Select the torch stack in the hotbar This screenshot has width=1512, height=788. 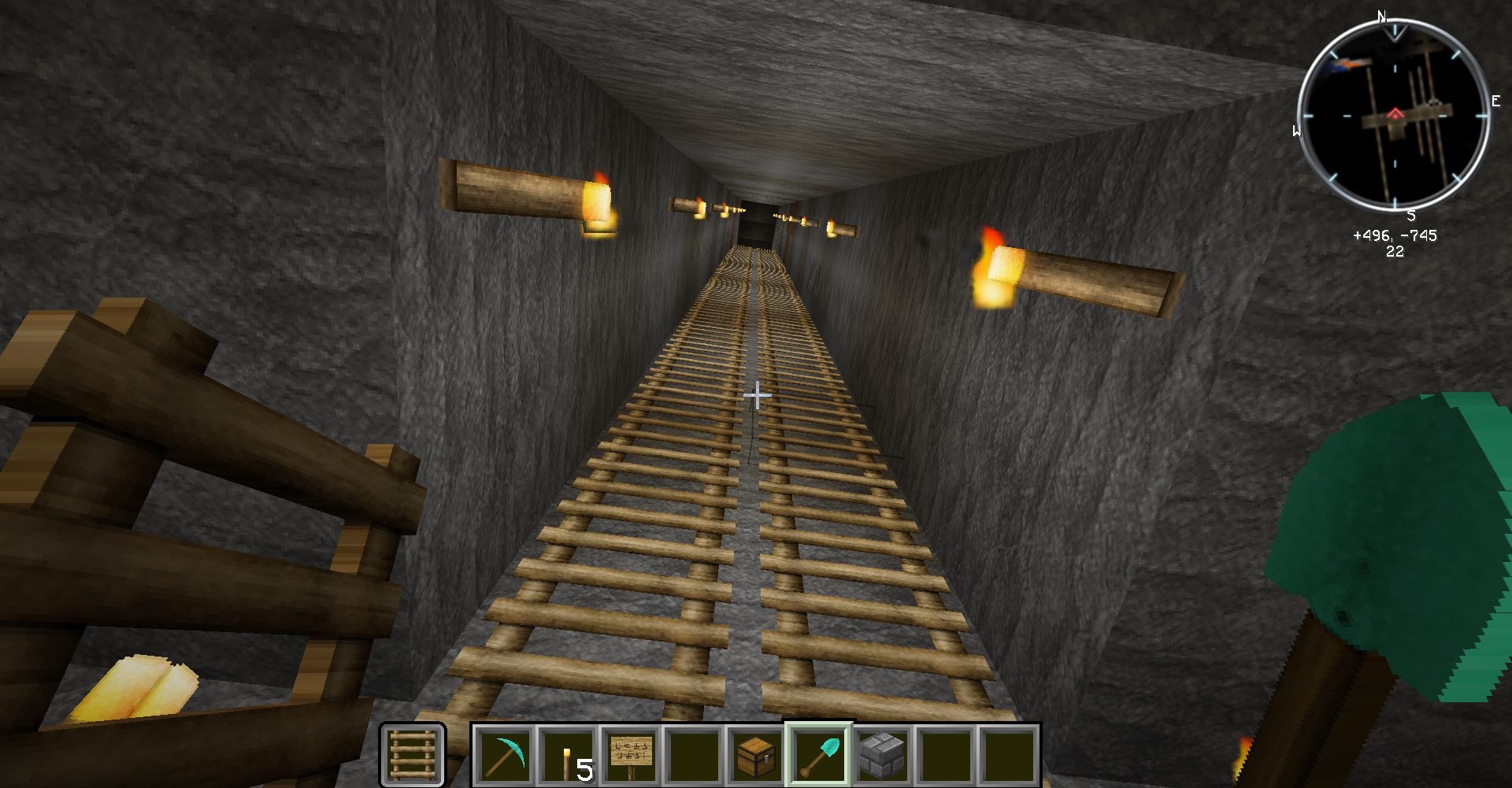click(x=567, y=755)
